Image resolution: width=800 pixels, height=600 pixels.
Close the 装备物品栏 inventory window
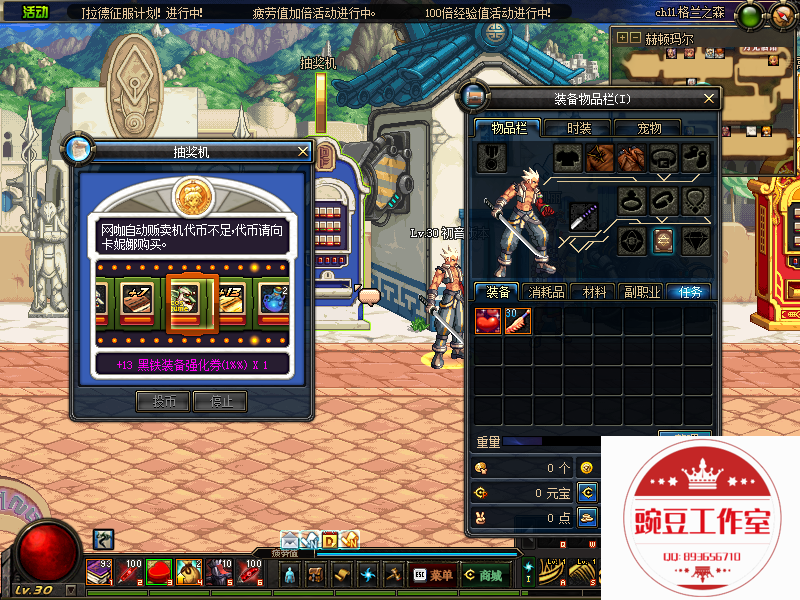pos(709,98)
